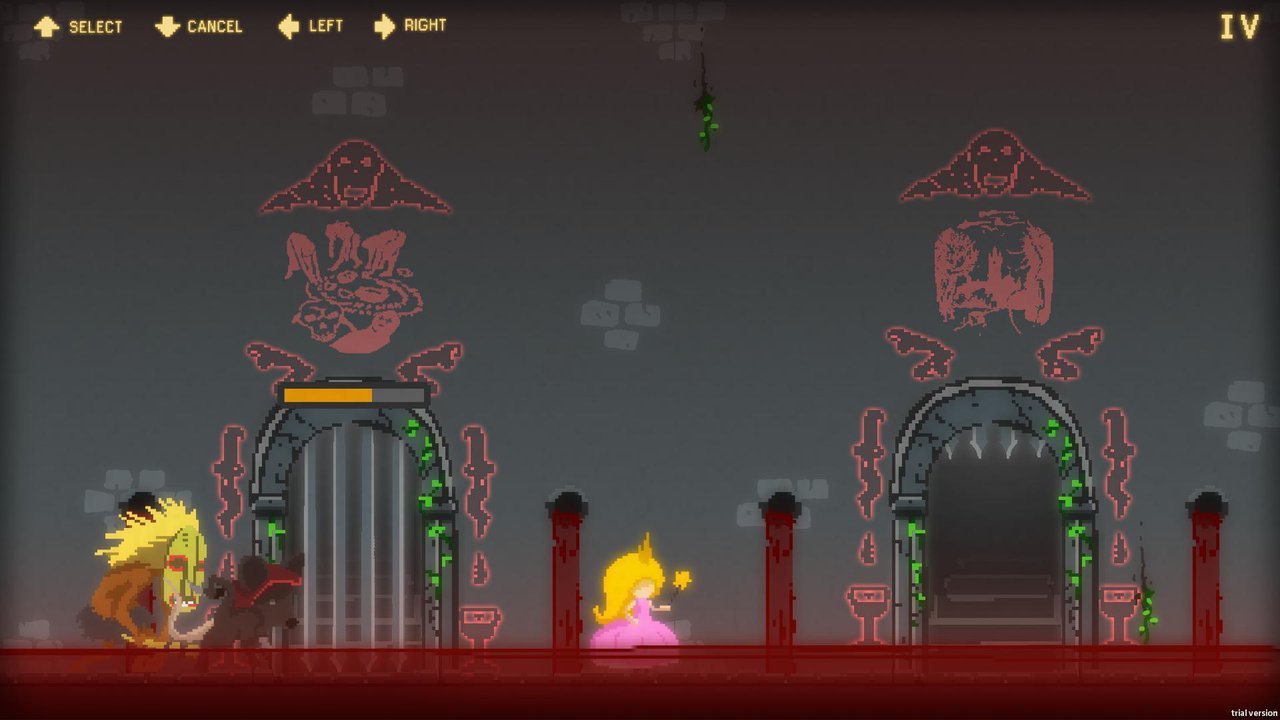
Task: Select the CANCEL menu label
Action: coord(213,27)
